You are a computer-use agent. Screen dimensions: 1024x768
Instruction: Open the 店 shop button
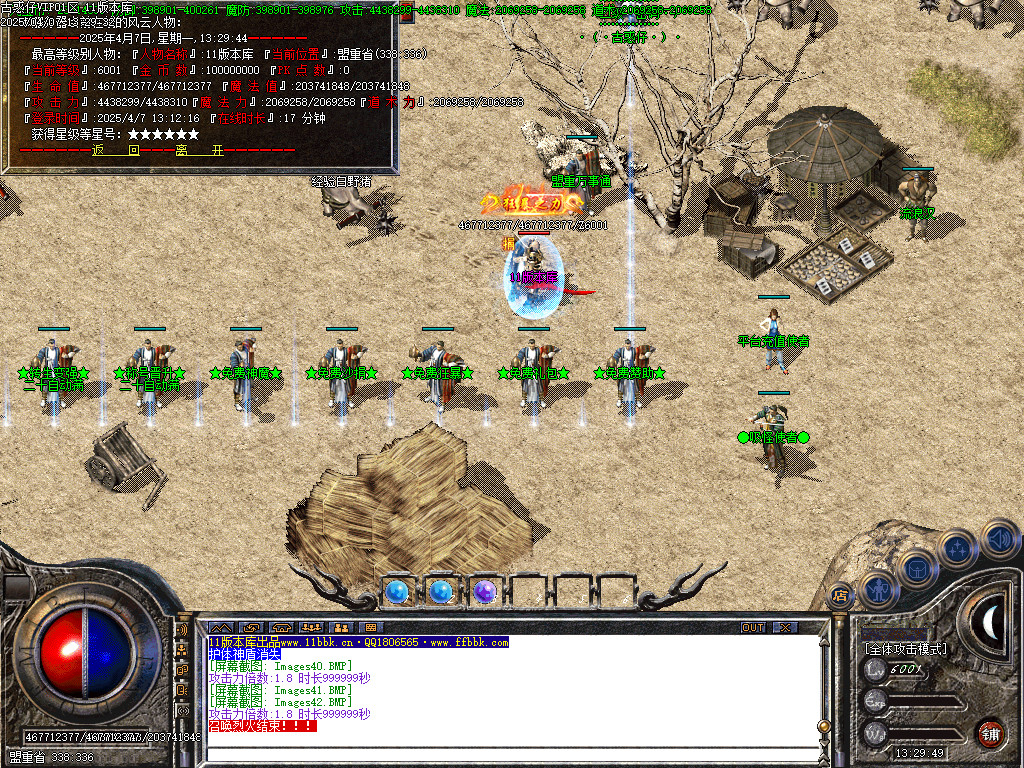[x=840, y=594]
